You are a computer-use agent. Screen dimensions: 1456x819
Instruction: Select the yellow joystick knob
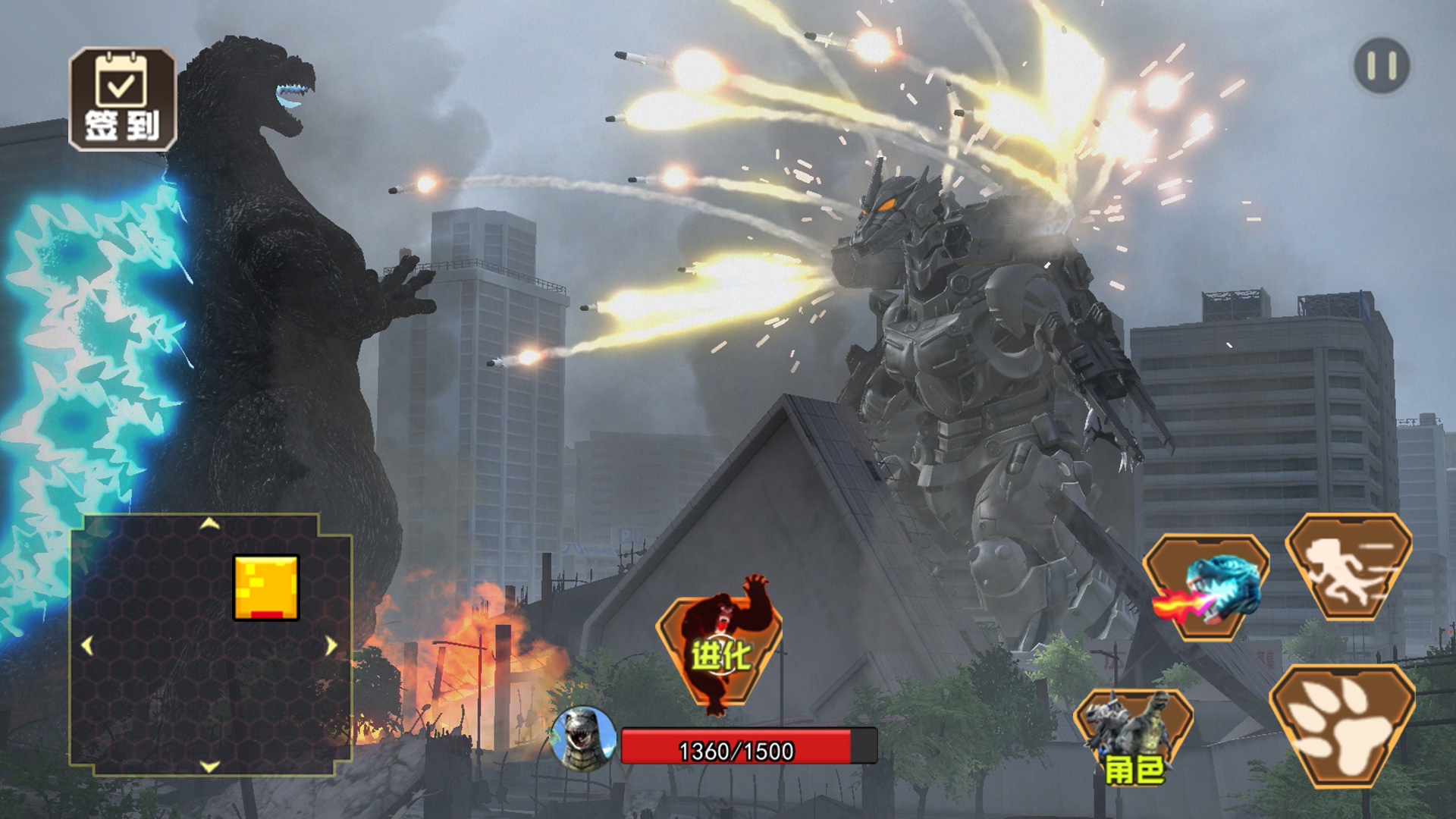(266, 588)
